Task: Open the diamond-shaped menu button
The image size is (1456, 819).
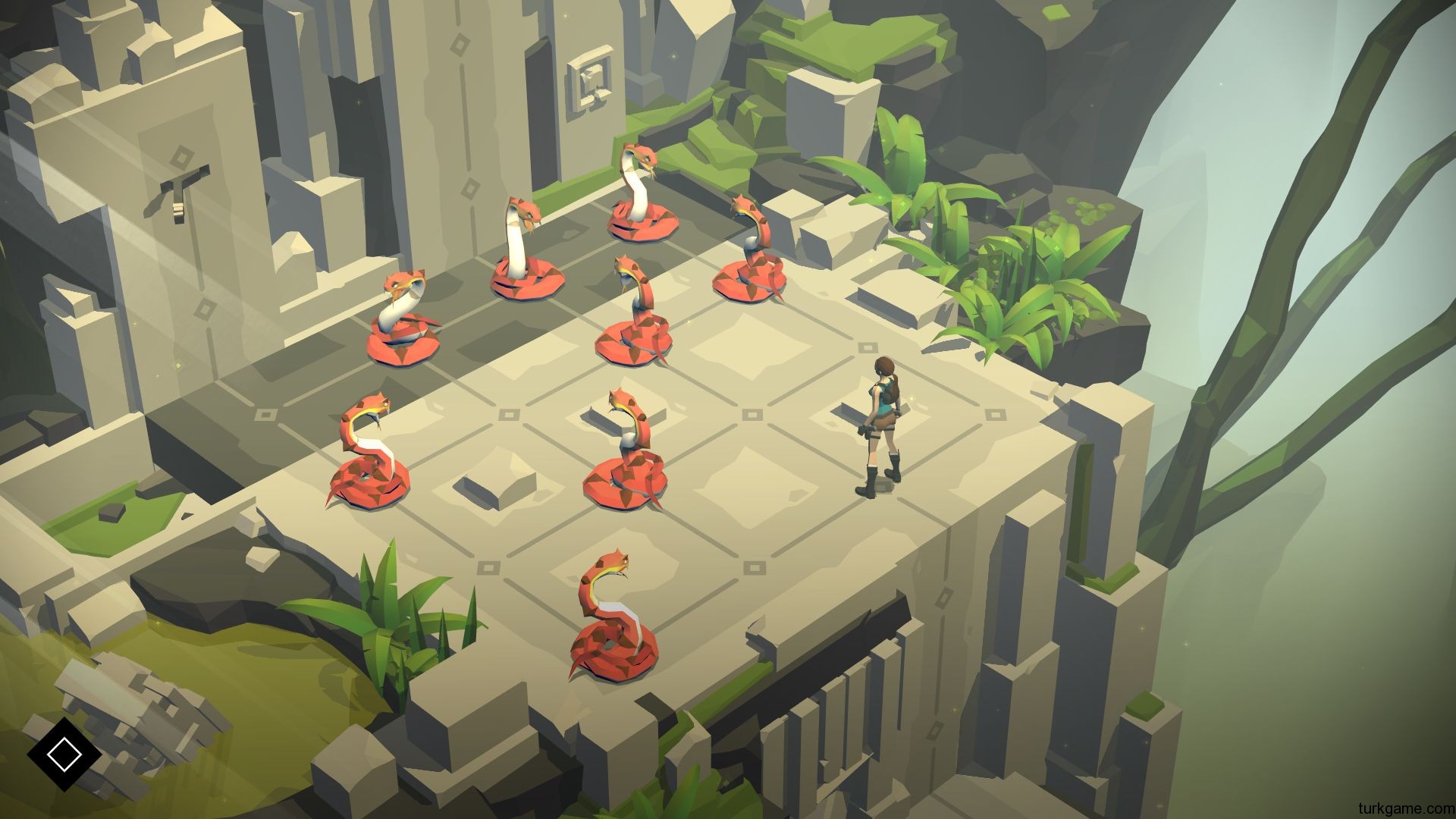Action: pyautogui.click(x=64, y=753)
